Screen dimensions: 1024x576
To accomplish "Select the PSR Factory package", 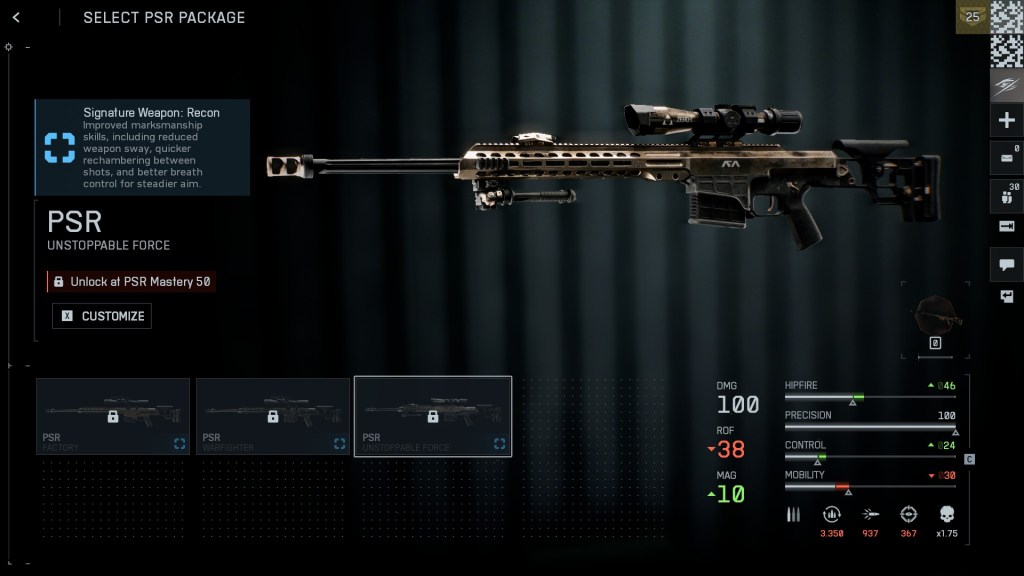I will coord(113,416).
